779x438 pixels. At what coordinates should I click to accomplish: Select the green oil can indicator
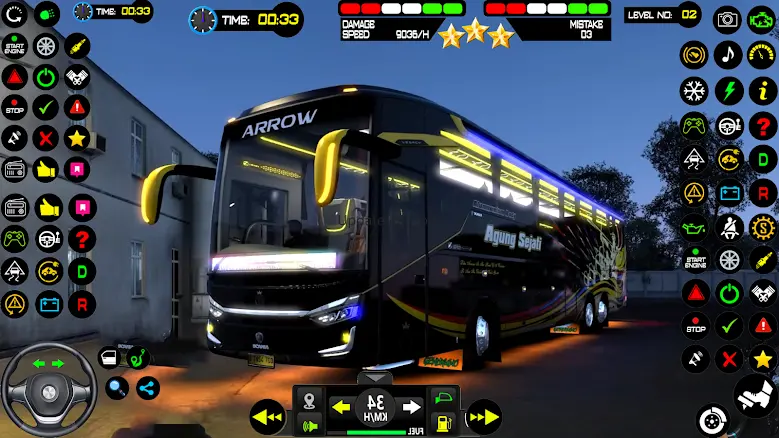click(694, 227)
